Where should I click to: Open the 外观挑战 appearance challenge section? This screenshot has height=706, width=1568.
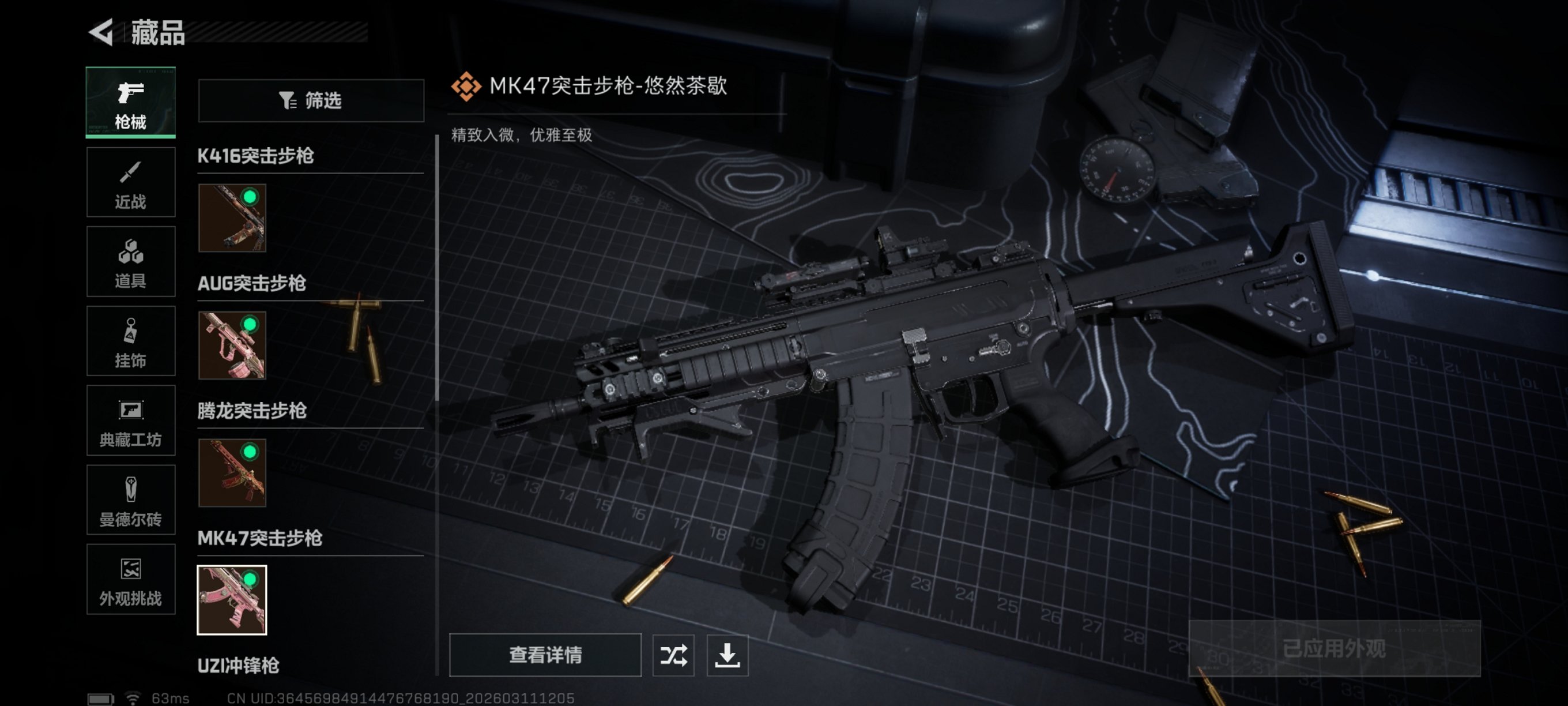[130, 579]
